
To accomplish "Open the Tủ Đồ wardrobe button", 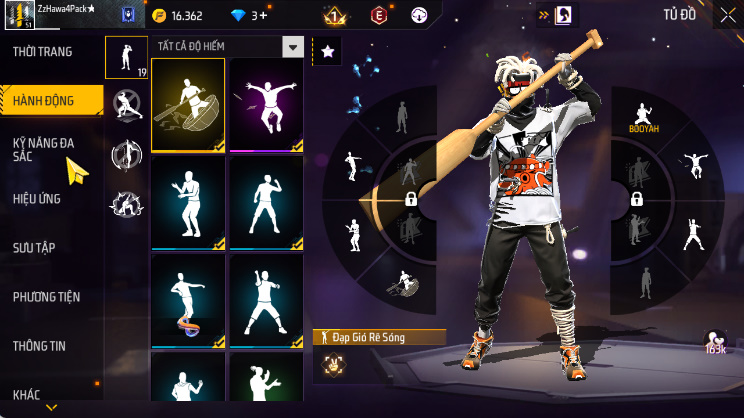I will [680, 15].
